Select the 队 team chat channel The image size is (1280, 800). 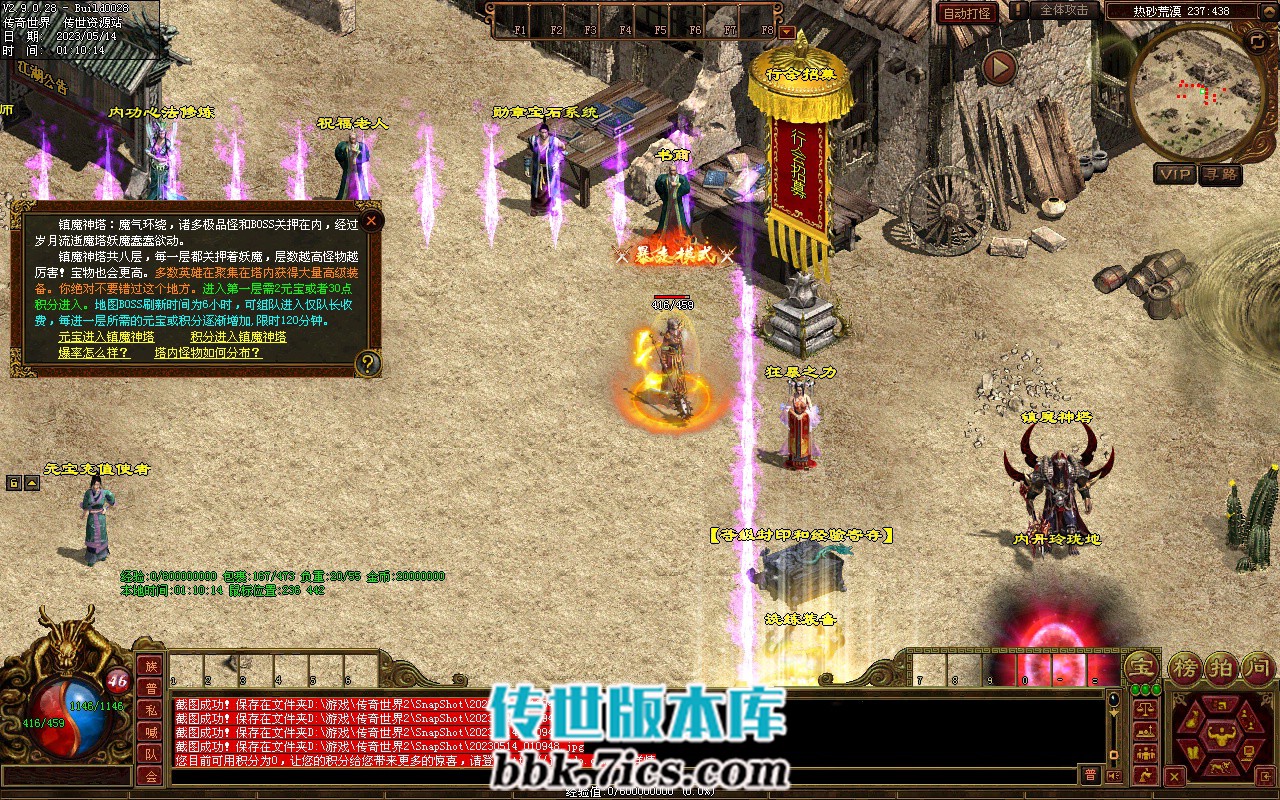(151, 754)
